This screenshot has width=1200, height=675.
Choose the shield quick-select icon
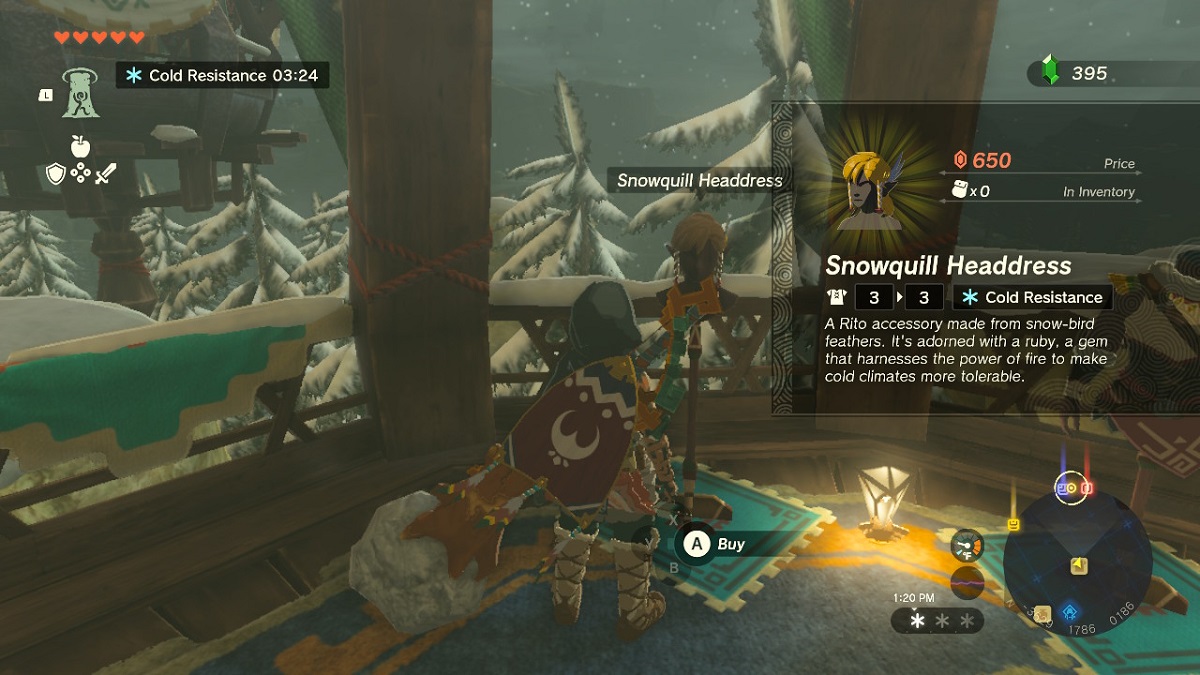click(x=56, y=175)
